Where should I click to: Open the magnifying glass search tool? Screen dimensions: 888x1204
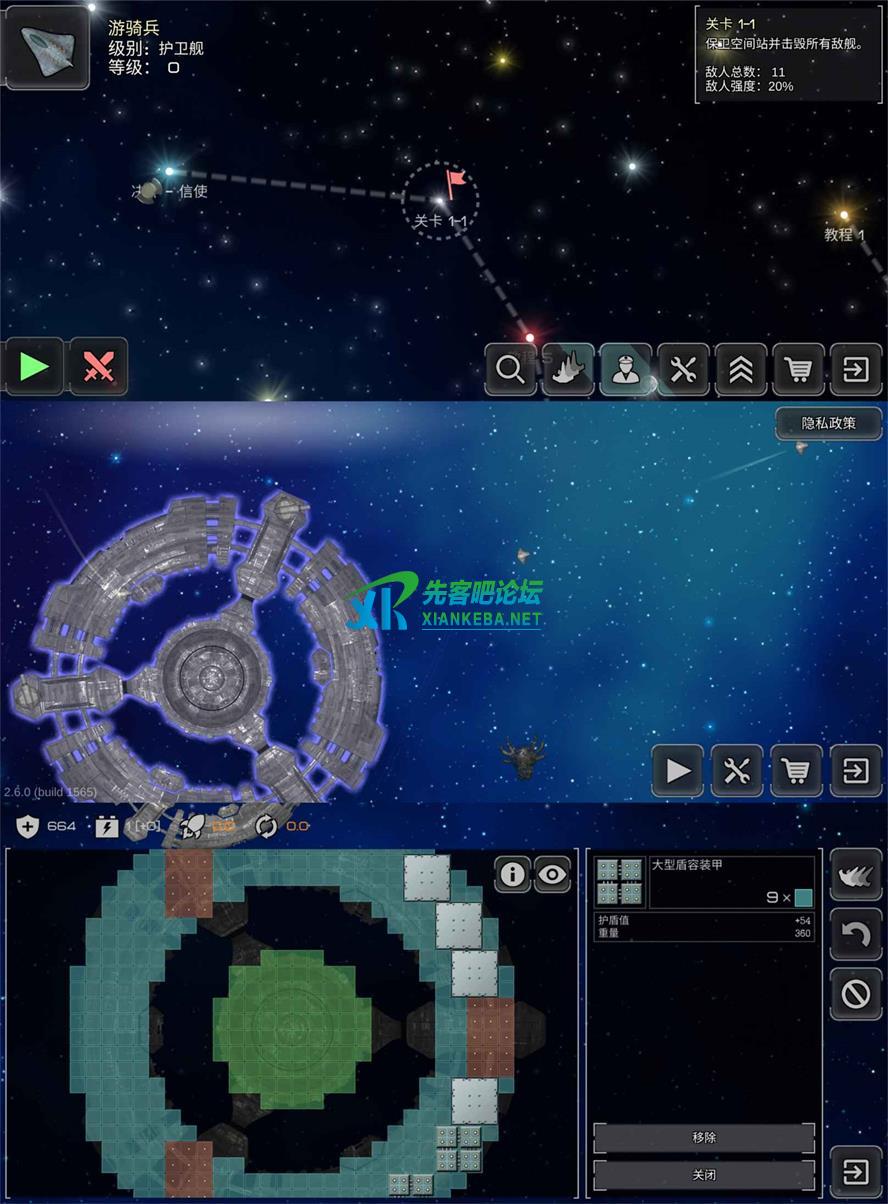click(510, 370)
